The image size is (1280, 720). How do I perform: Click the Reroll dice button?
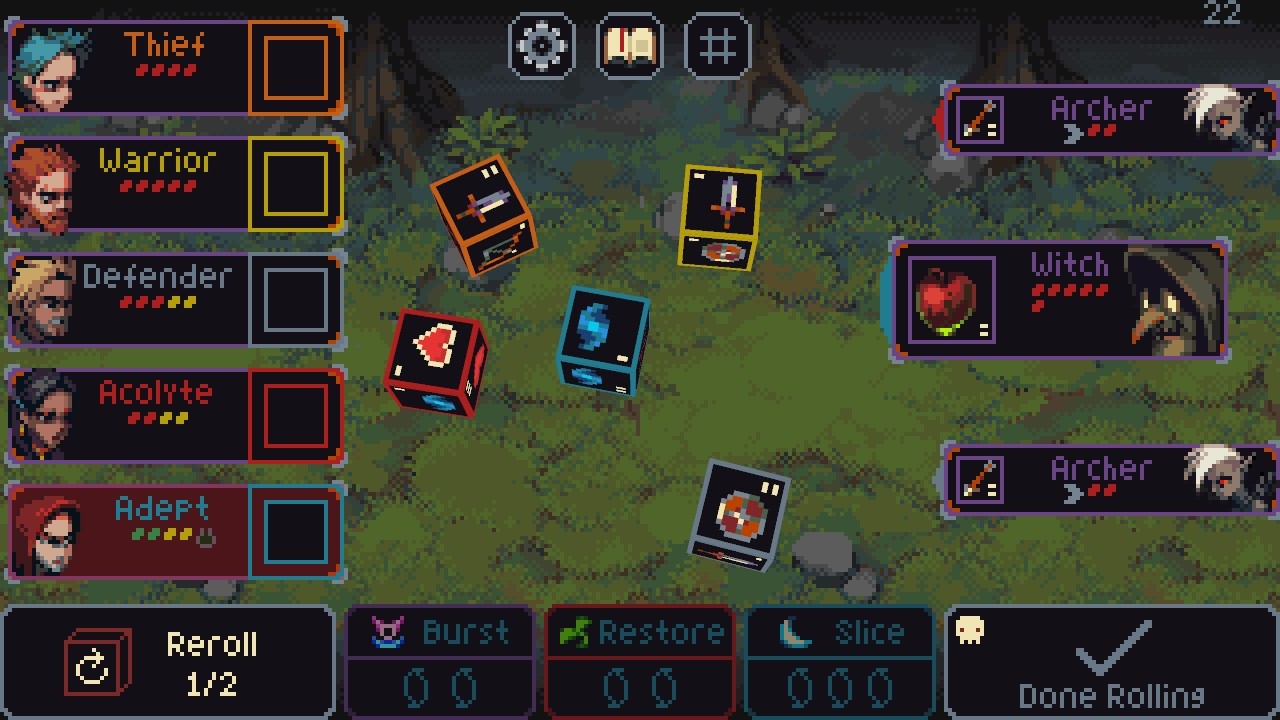tap(168, 662)
